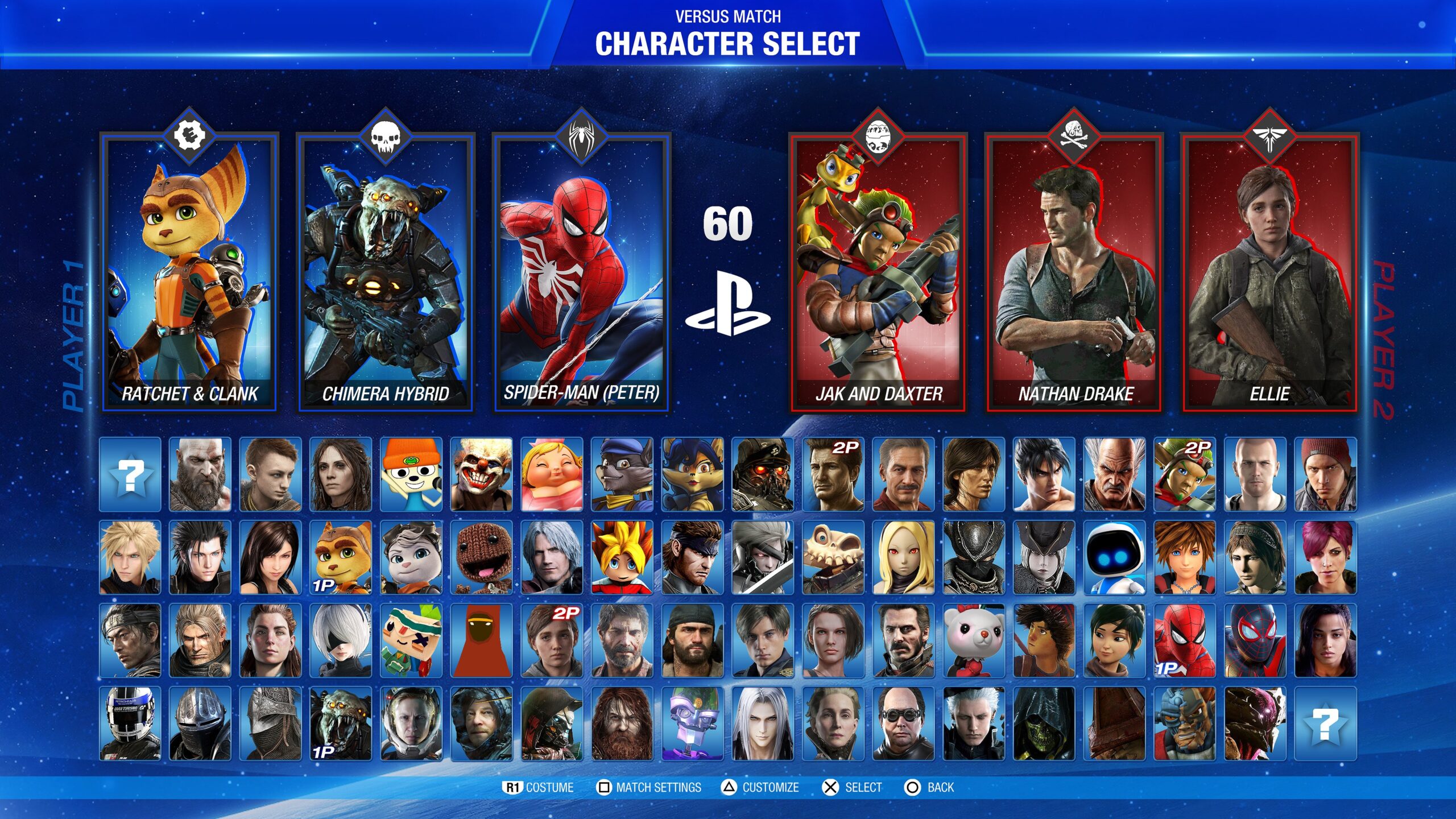Screen dimensions: 1456x819
Task: Select the Miles Morales Spider-Man portrait
Action: pyautogui.click(x=1255, y=640)
